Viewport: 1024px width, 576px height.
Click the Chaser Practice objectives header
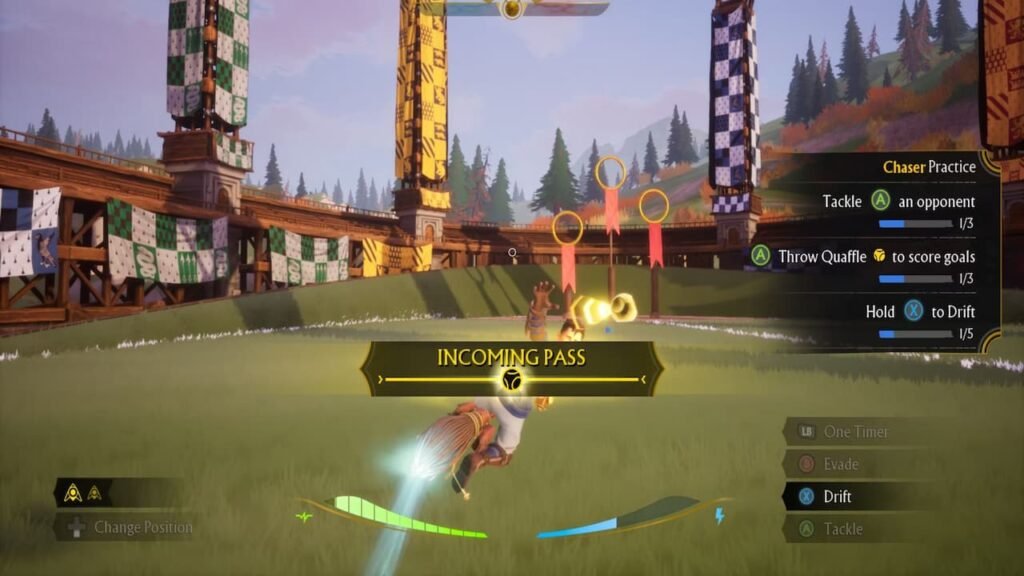pyautogui.click(x=928, y=167)
